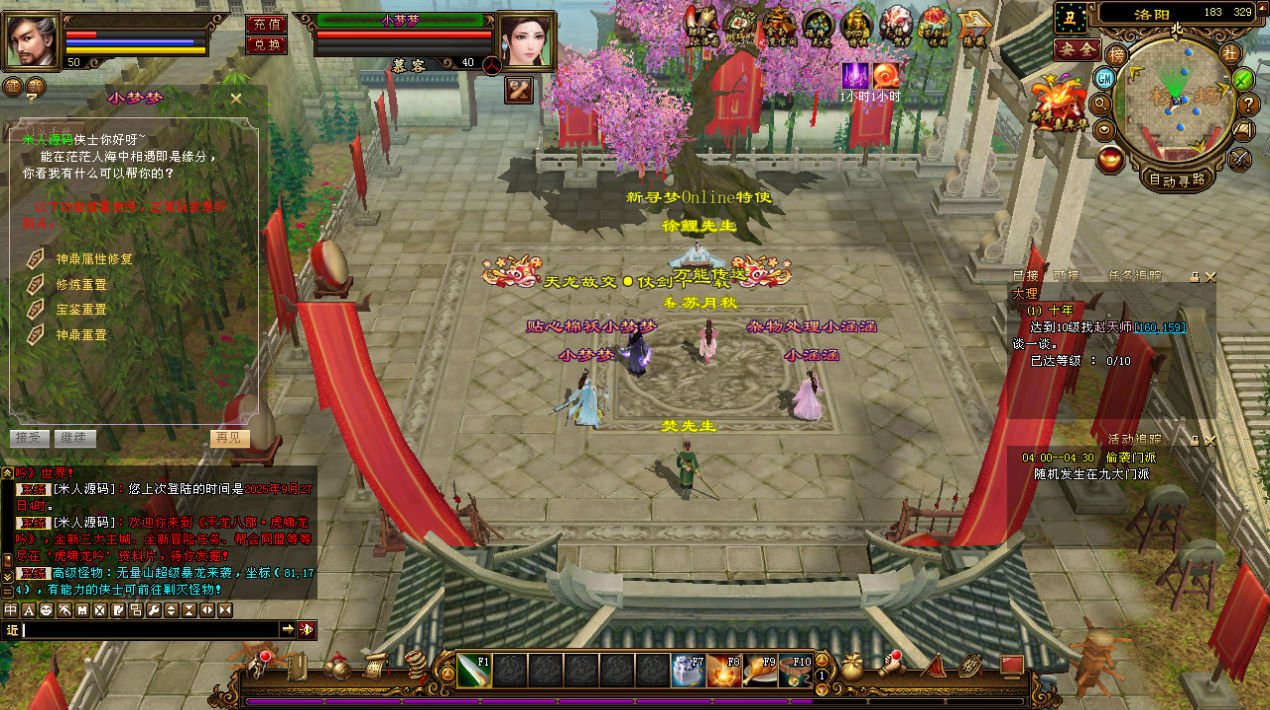Use the F1 sword skill slot
Screen dimensions: 1270x710
pos(474,670)
